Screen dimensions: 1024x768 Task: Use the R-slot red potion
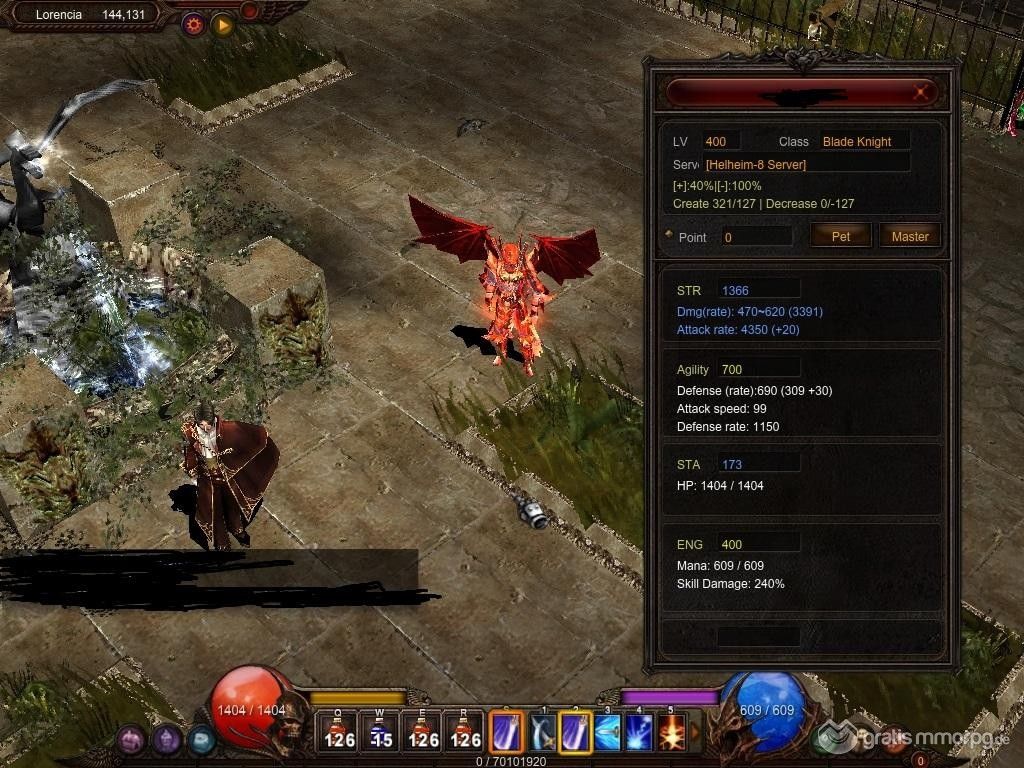click(465, 732)
